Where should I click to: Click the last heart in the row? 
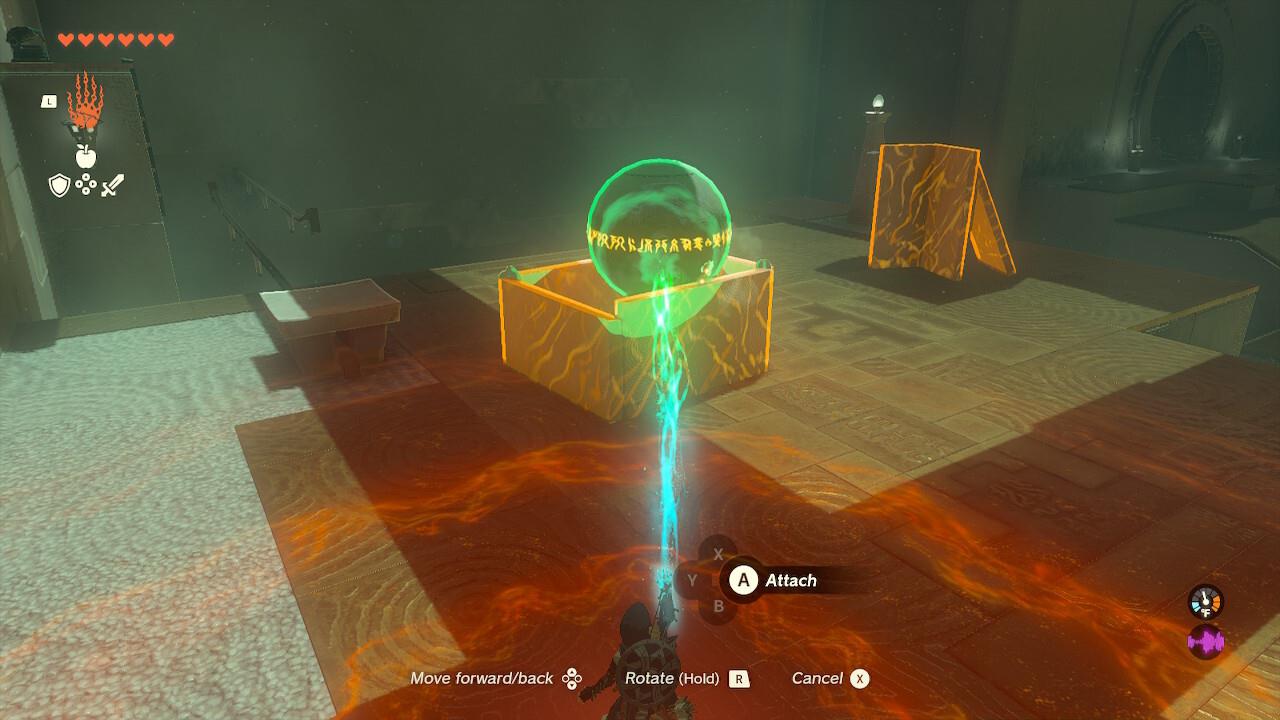pyautogui.click(x=165, y=40)
